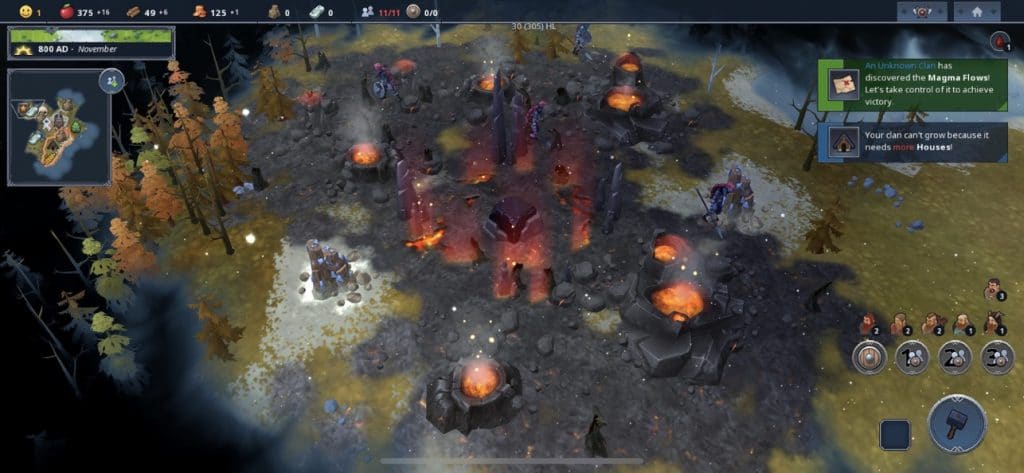The height and width of the screenshot is (473, 1024).
Task: Open the 800 AD November calendar panel
Action: pos(91,43)
